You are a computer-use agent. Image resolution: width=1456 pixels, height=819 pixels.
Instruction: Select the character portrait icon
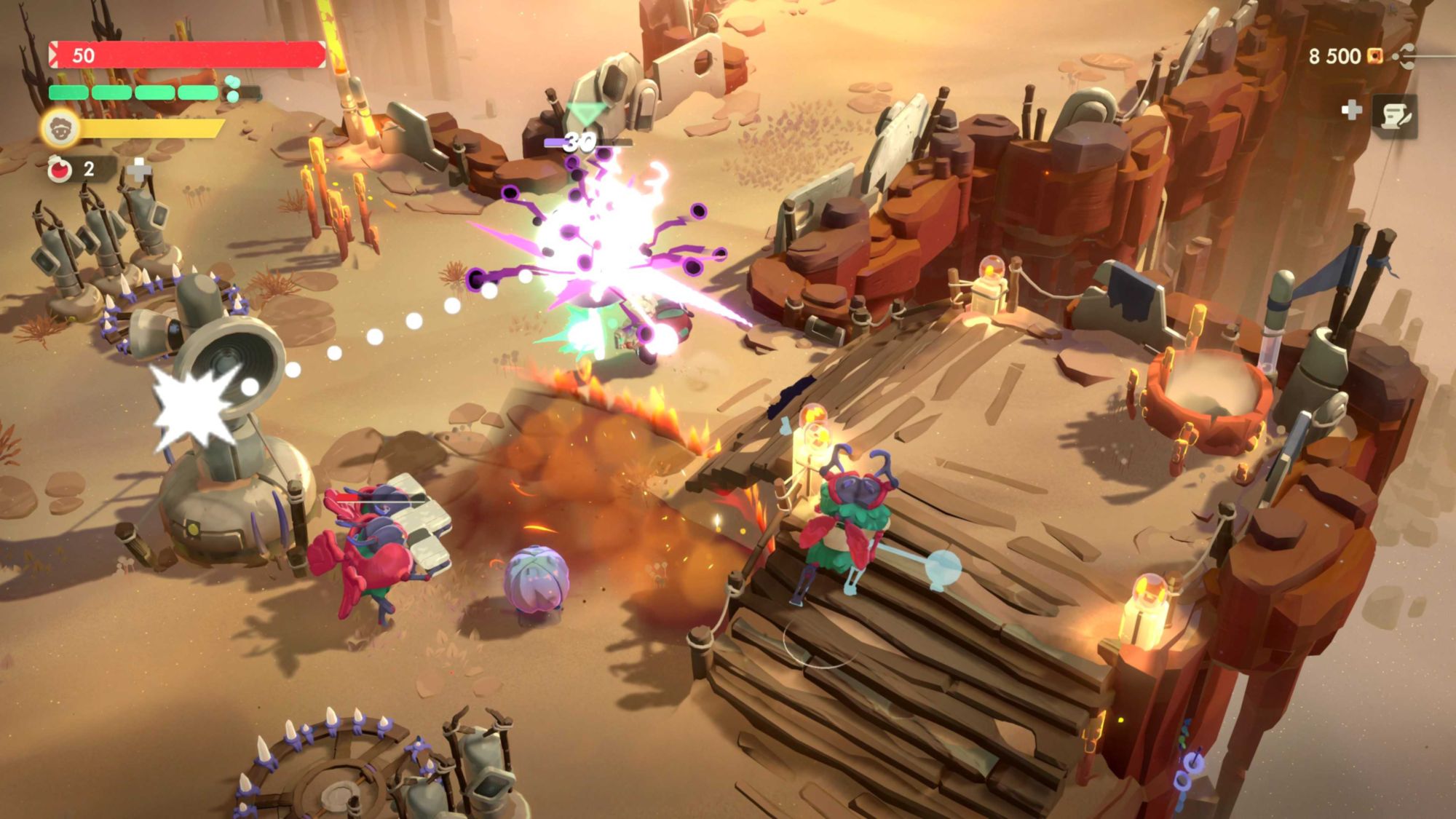tap(60, 130)
